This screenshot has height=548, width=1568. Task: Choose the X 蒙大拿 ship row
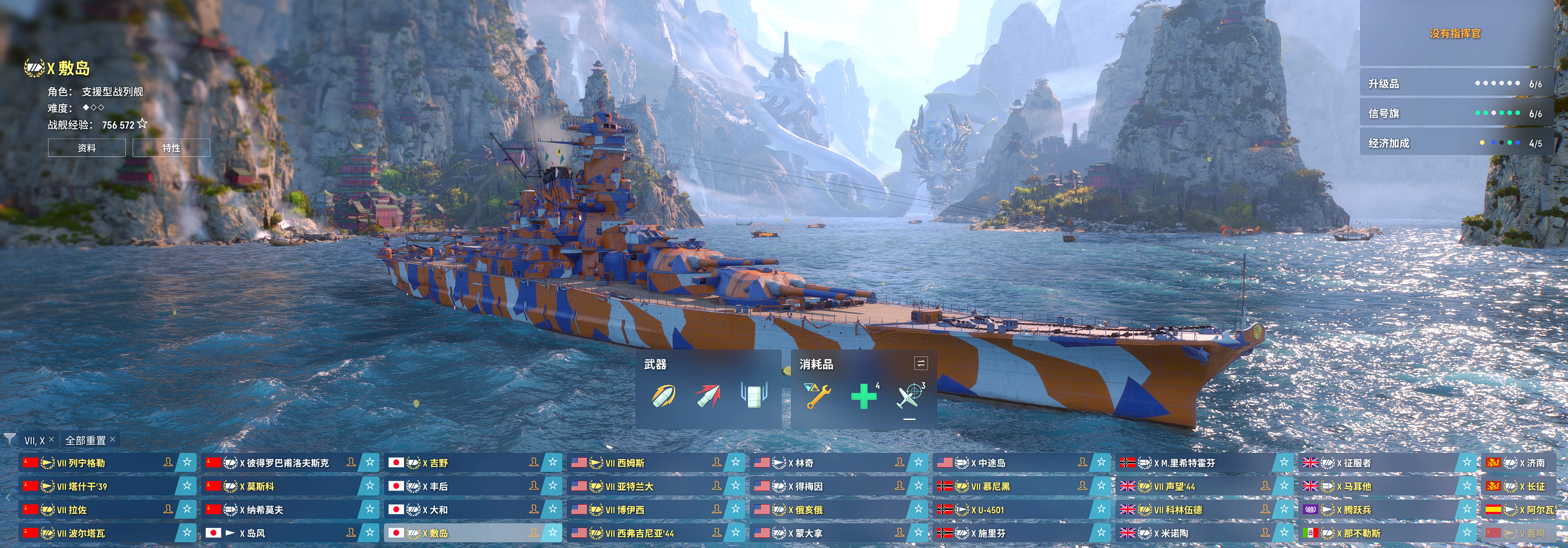(822, 533)
